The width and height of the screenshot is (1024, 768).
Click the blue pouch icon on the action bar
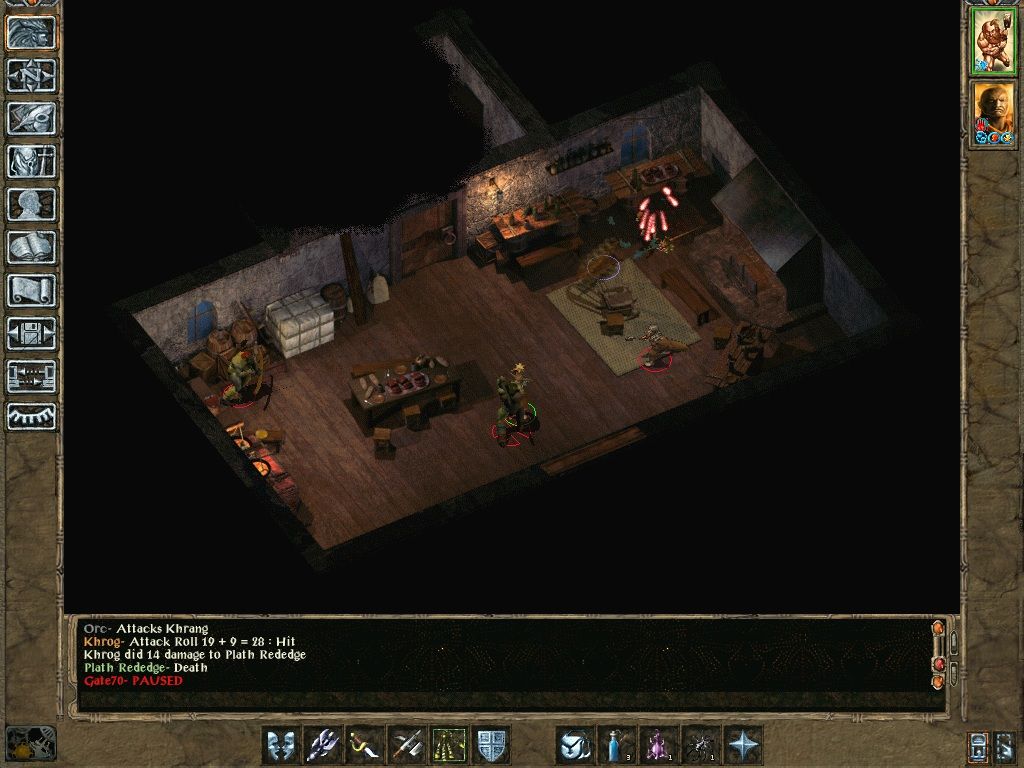point(575,745)
